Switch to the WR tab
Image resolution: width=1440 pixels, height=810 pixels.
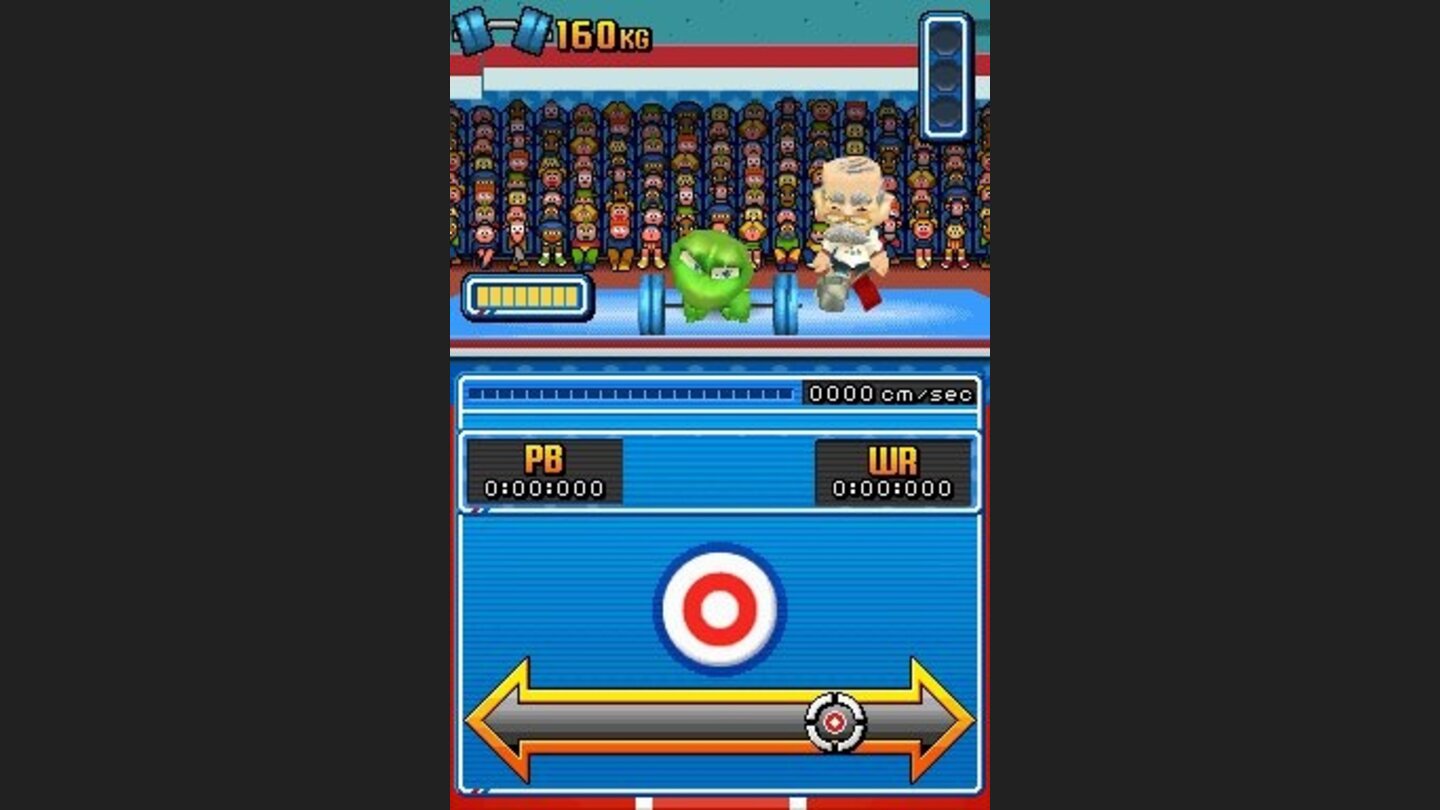point(893,458)
